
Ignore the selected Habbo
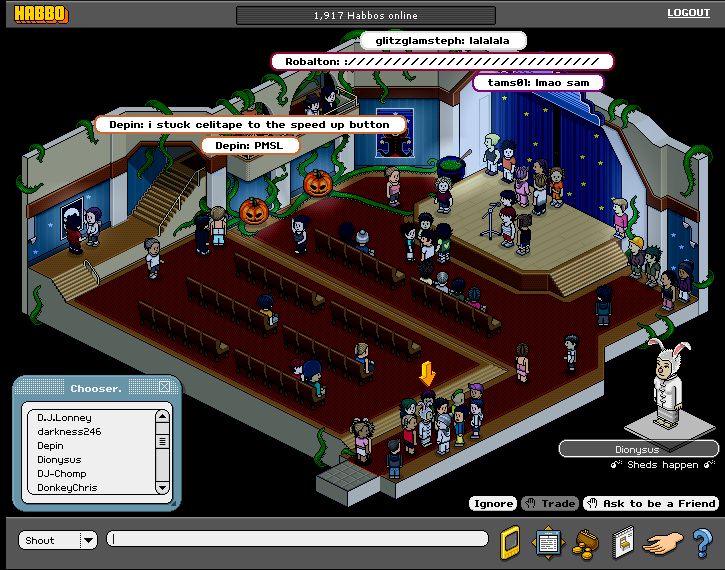pyautogui.click(x=492, y=503)
